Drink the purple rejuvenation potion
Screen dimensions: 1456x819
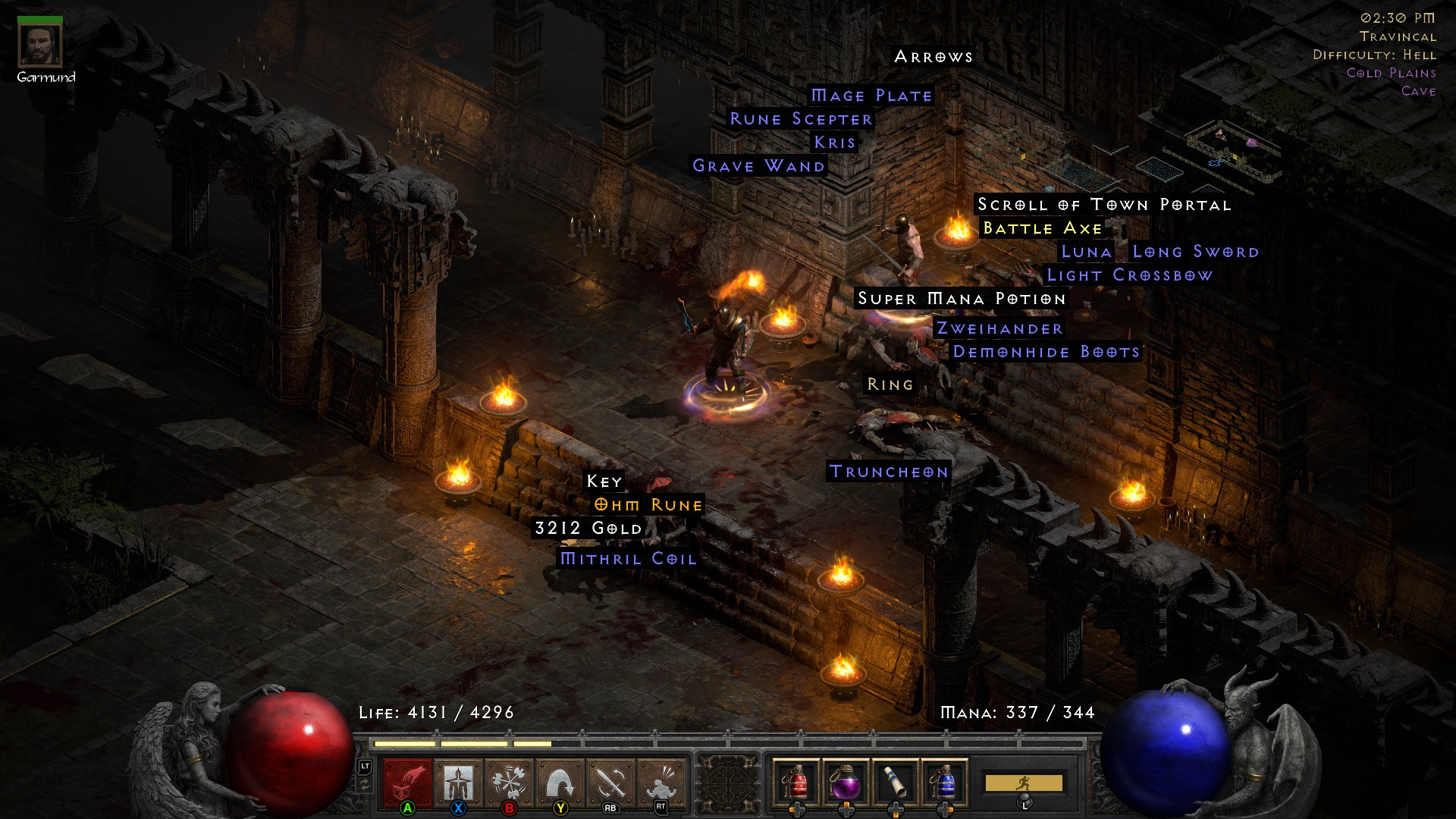(846, 781)
